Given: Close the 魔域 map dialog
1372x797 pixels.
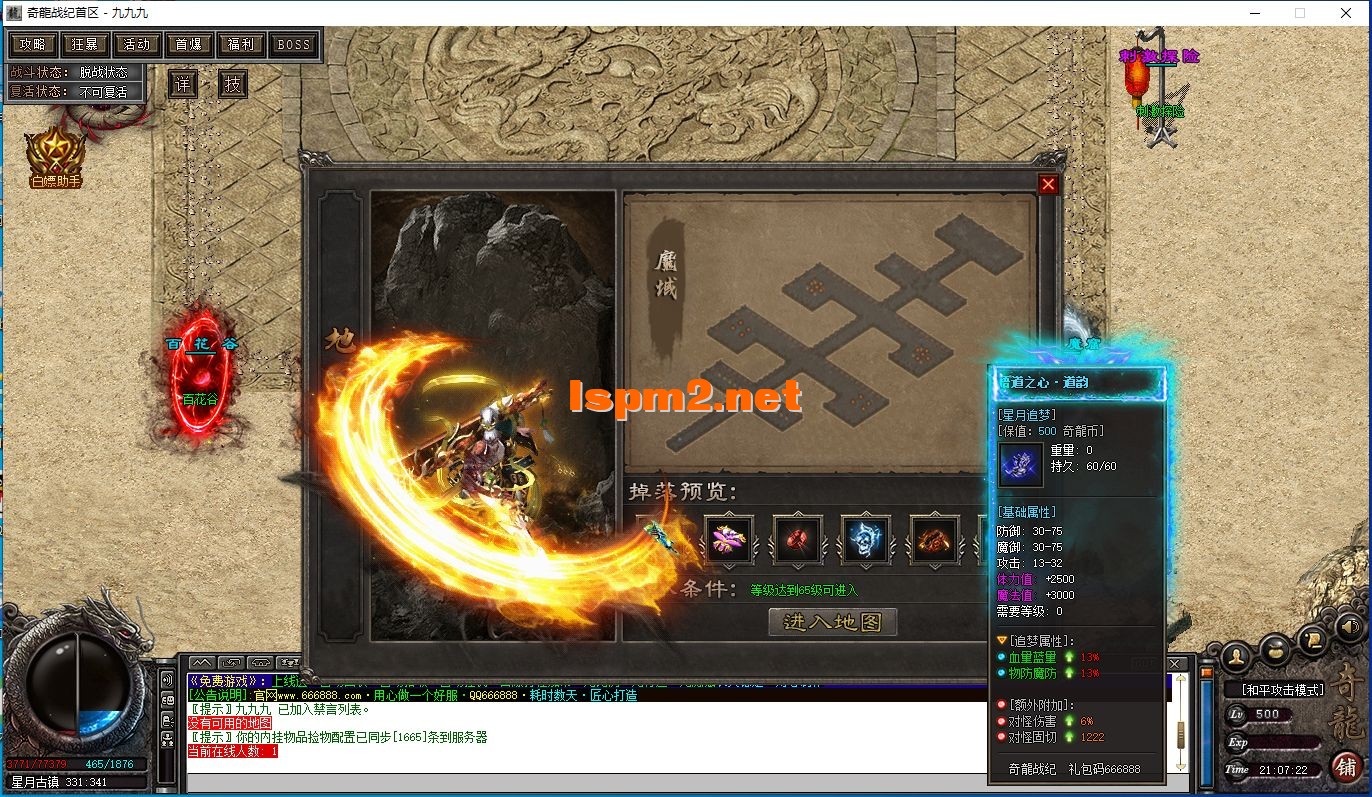Looking at the screenshot, I should [x=1048, y=184].
